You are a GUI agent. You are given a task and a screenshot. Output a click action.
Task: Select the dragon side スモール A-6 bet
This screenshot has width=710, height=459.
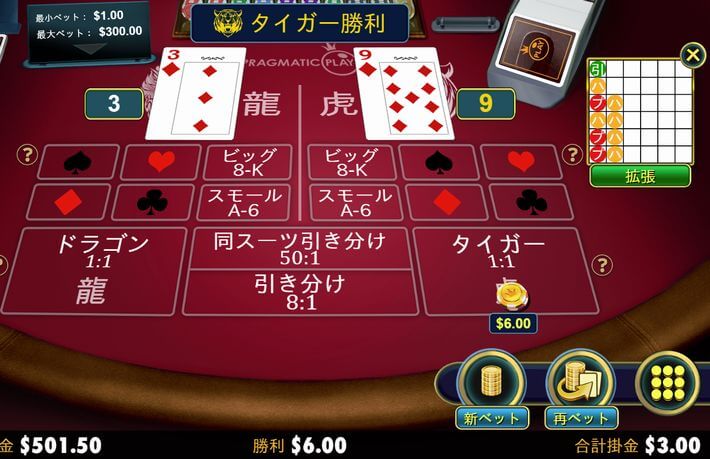click(x=246, y=202)
